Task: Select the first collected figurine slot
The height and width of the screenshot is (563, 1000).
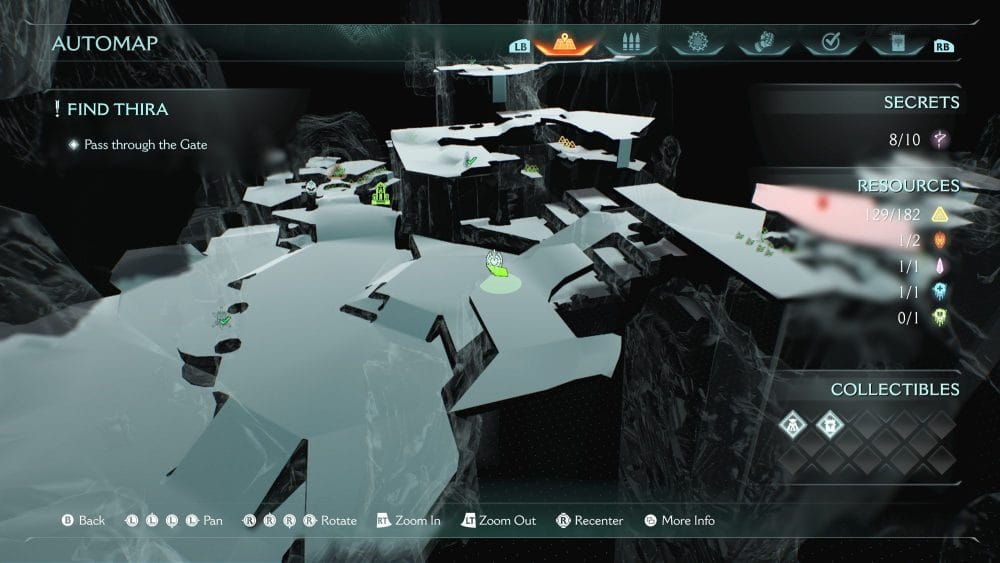Action: [x=791, y=424]
